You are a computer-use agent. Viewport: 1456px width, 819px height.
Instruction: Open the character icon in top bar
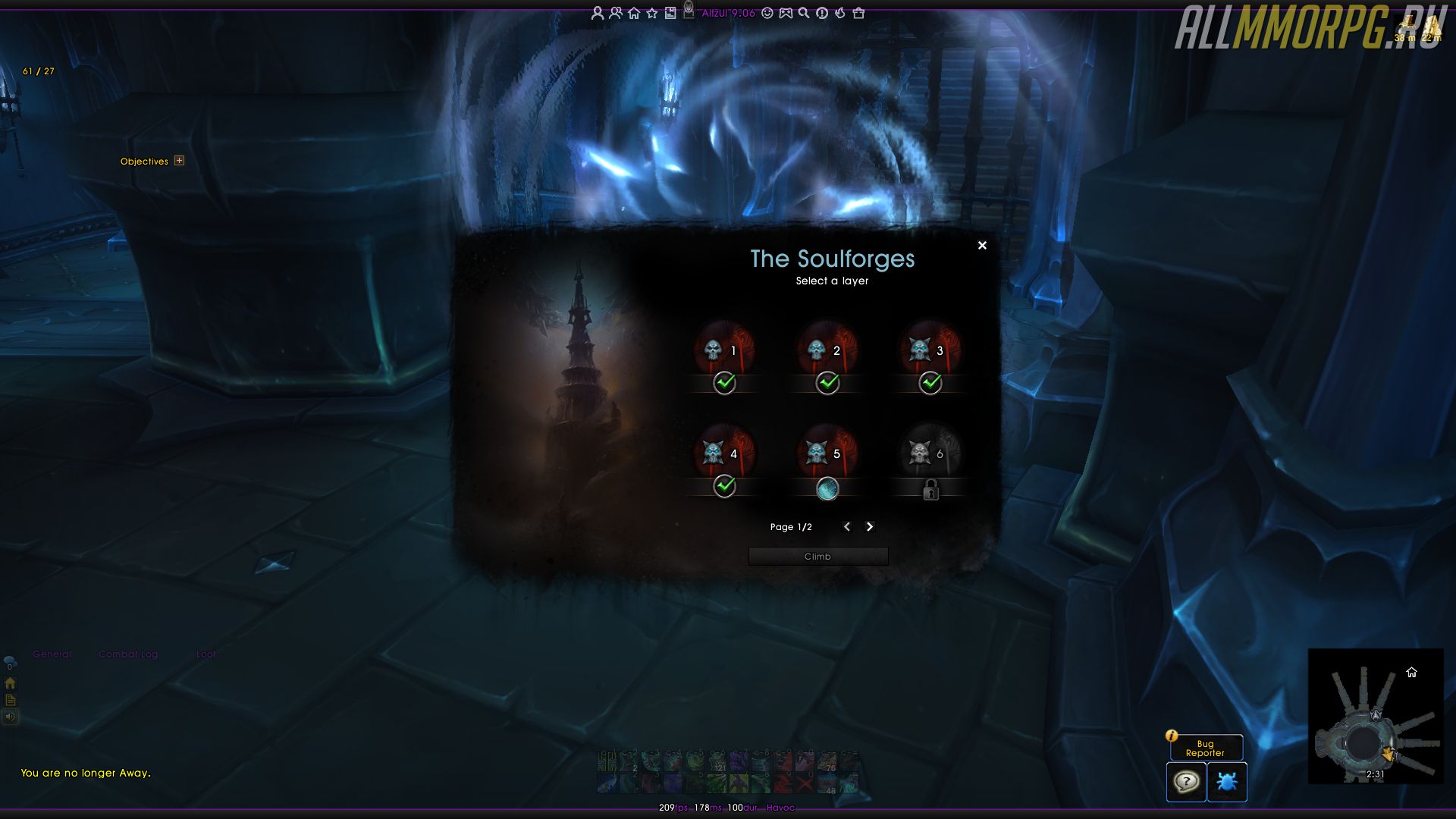coord(598,13)
